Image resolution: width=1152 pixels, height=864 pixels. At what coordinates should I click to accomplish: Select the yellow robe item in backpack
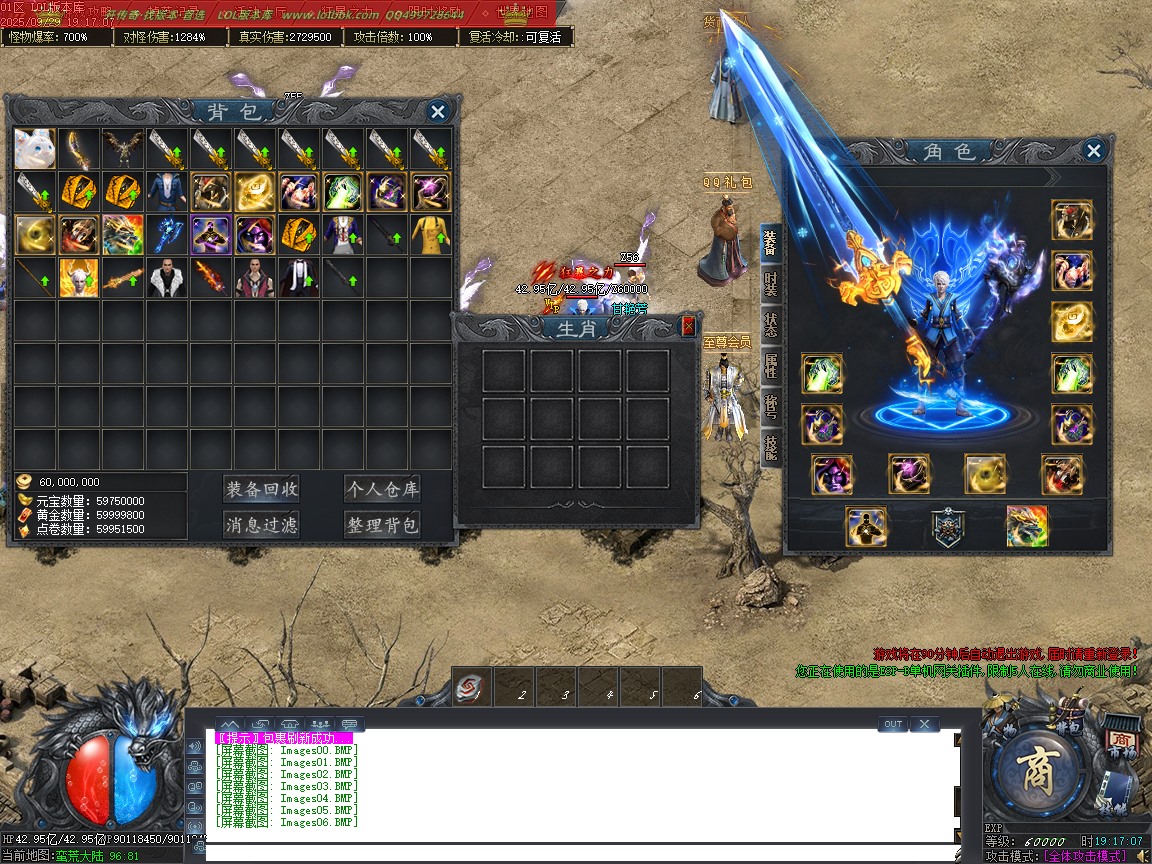(431, 234)
